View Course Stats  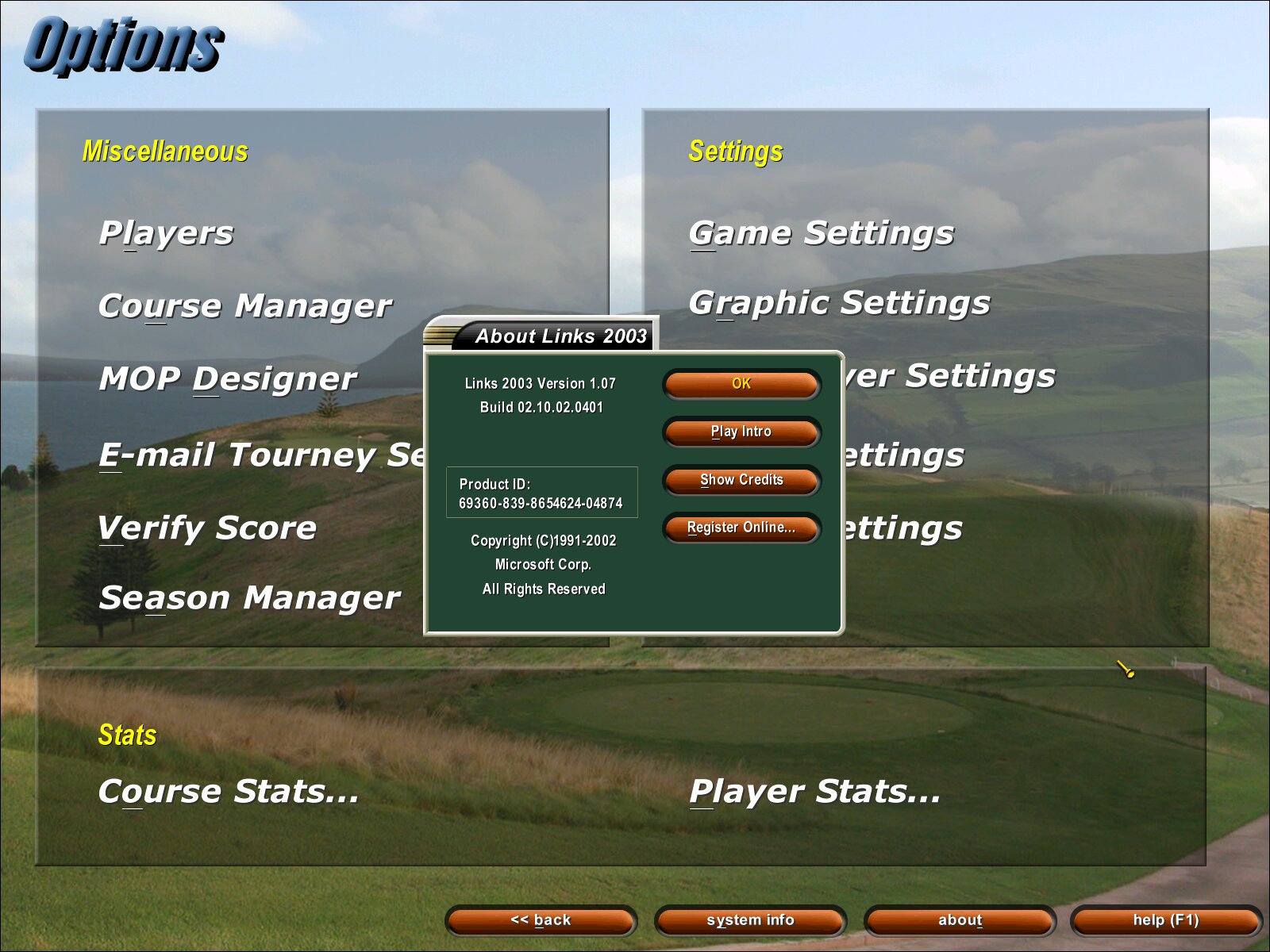(x=228, y=792)
